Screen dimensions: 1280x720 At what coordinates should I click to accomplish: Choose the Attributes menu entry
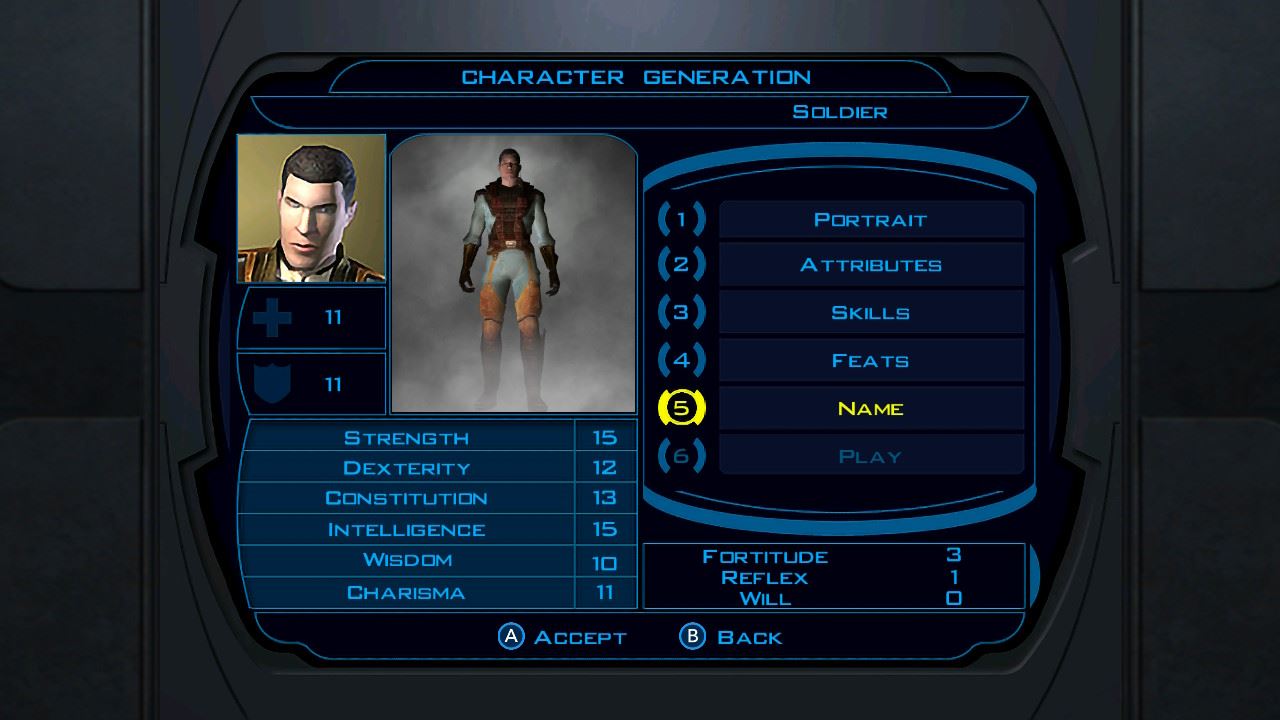pos(870,266)
